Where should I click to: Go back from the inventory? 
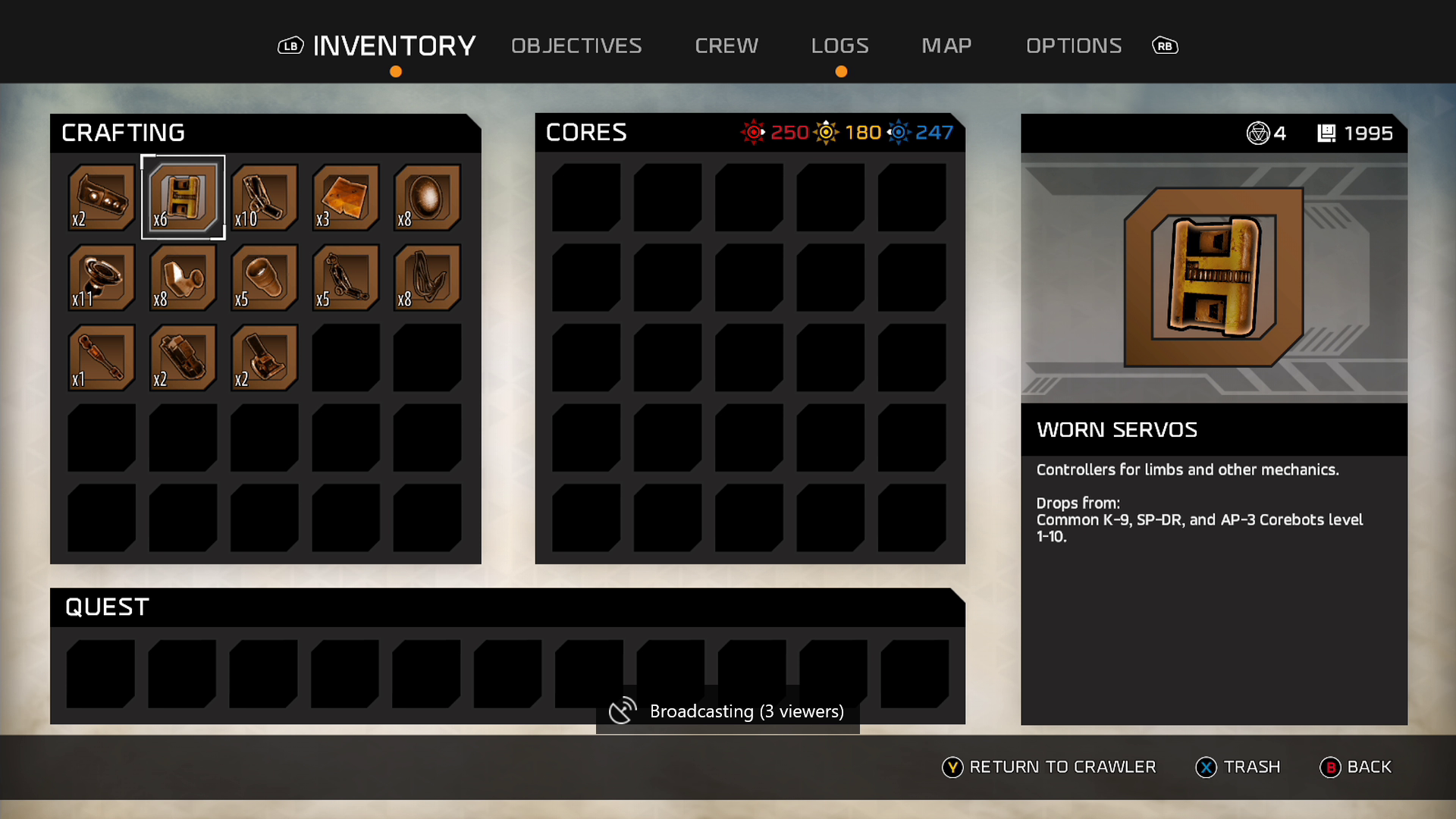pyautogui.click(x=1356, y=767)
